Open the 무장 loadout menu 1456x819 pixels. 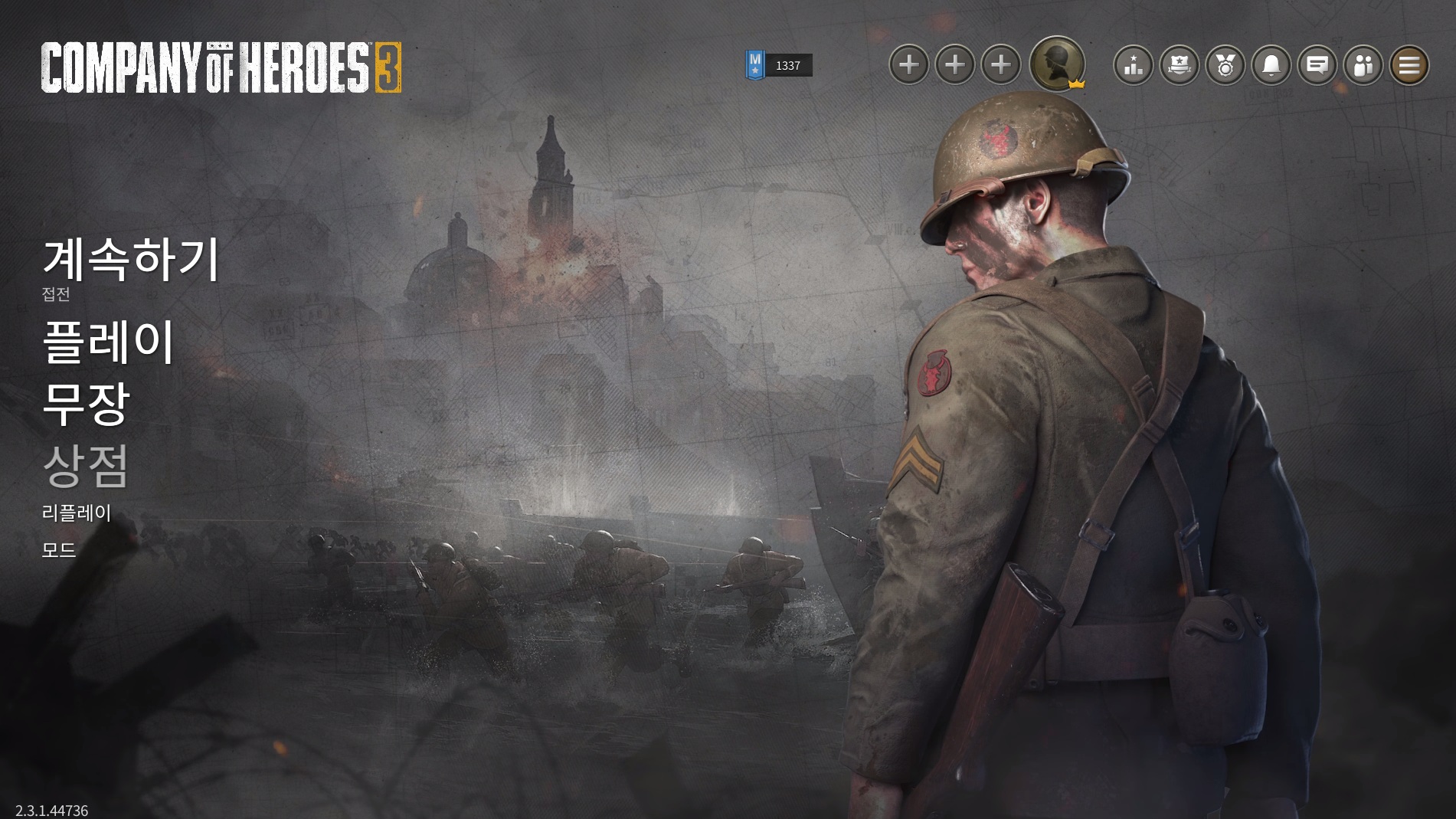[x=86, y=404]
